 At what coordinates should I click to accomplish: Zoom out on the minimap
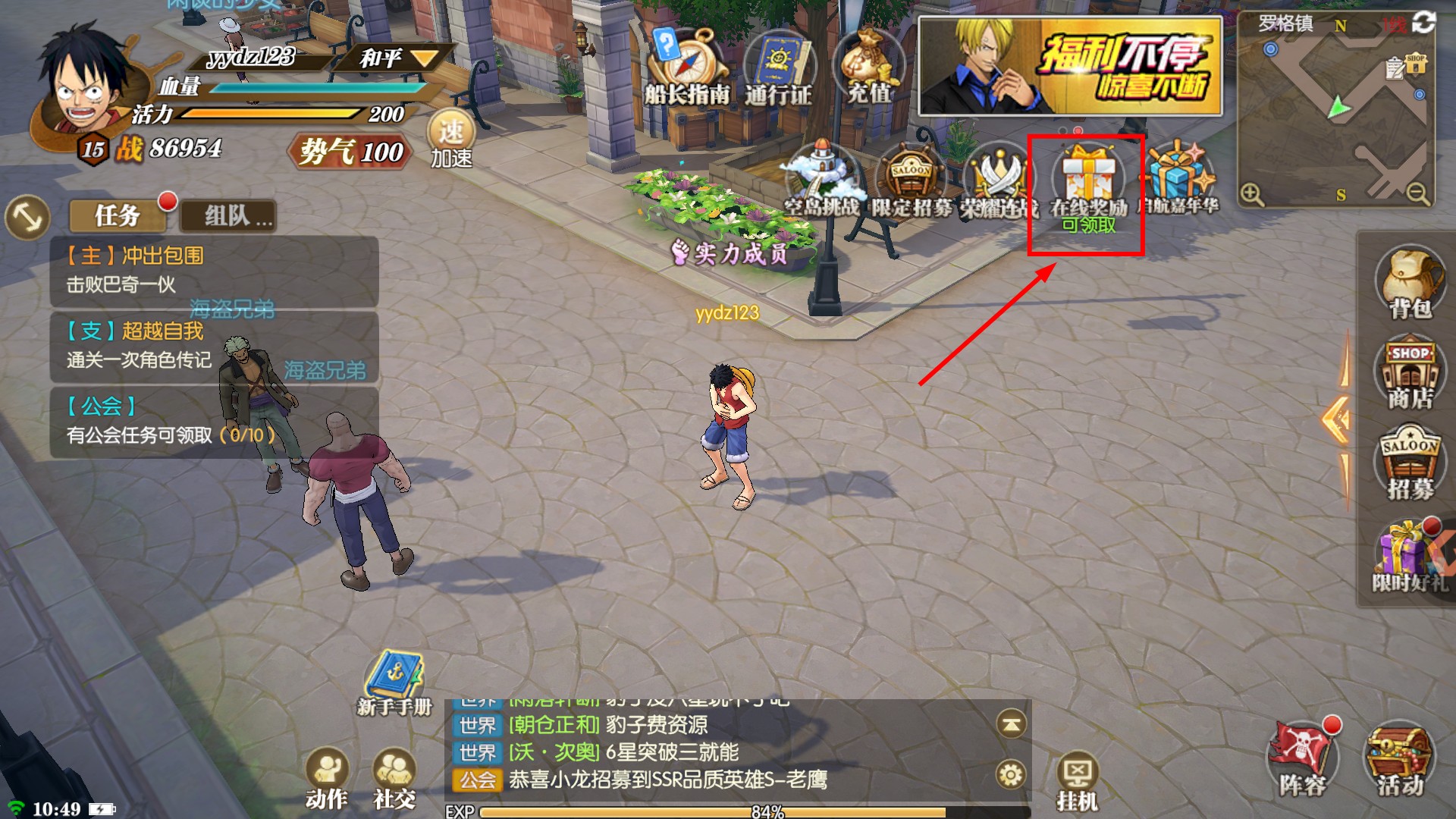[x=1417, y=195]
